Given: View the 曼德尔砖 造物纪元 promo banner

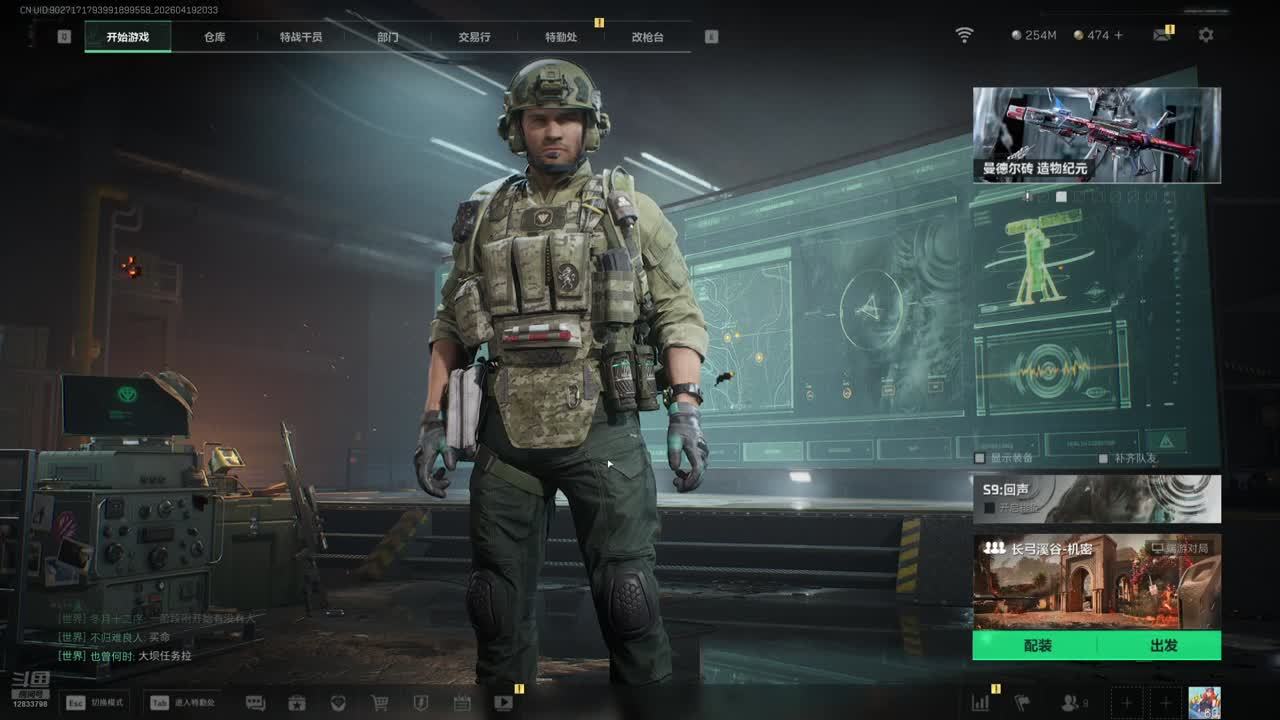Looking at the screenshot, I should pos(1096,135).
